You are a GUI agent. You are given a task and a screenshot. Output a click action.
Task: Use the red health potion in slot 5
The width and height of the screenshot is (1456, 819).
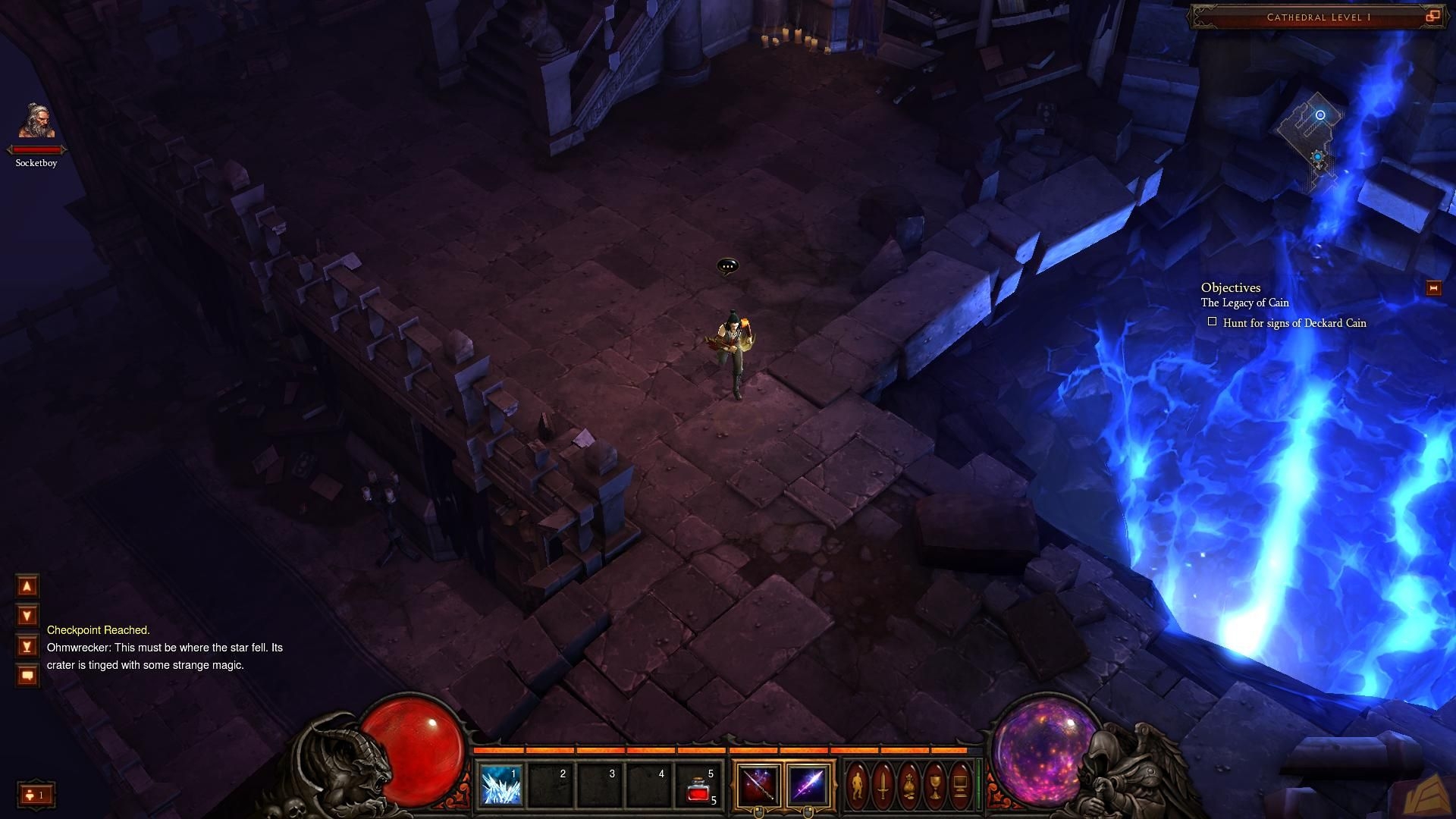click(698, 785)
